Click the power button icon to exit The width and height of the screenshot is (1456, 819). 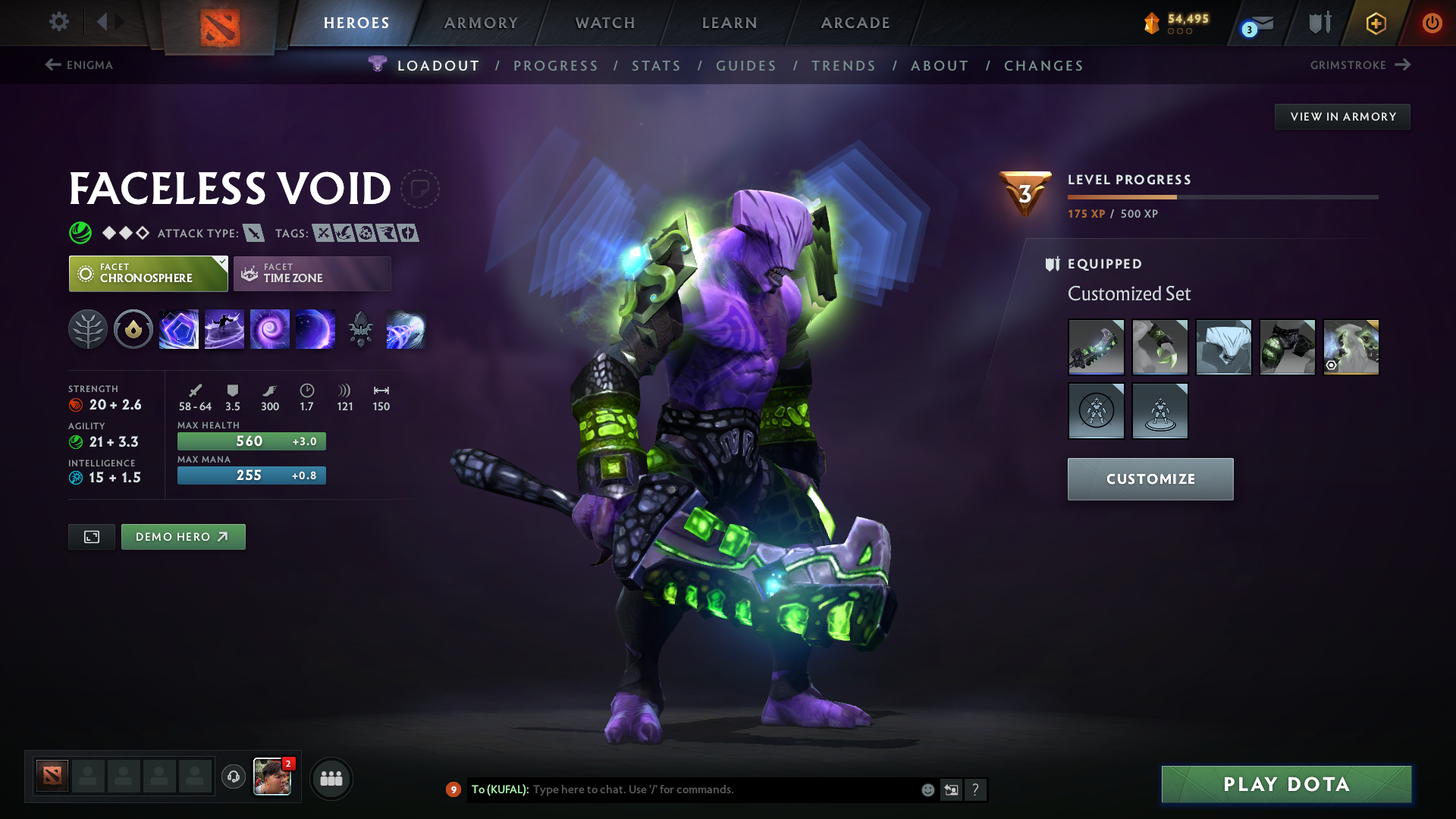coord(1432,23)
